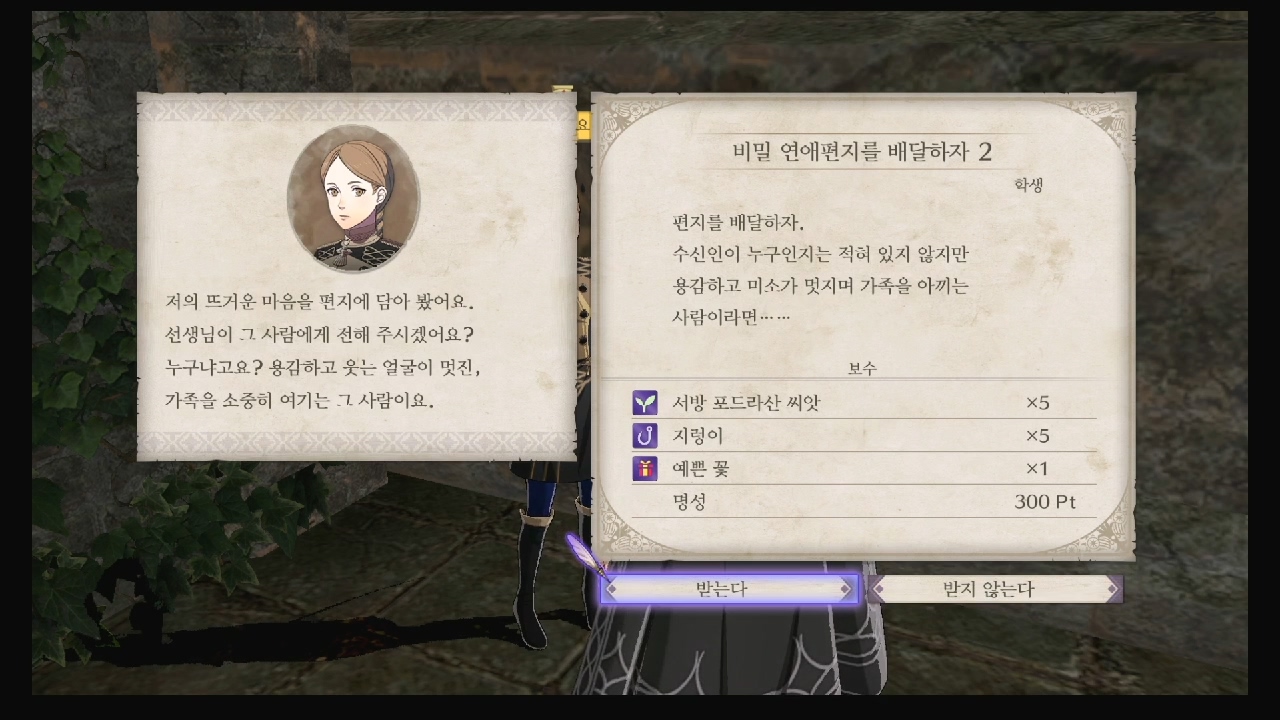The height and width of the screenshot is (720, 1280).
Task: Click the worm bait reward icon
Action: (x=643, y=437)
